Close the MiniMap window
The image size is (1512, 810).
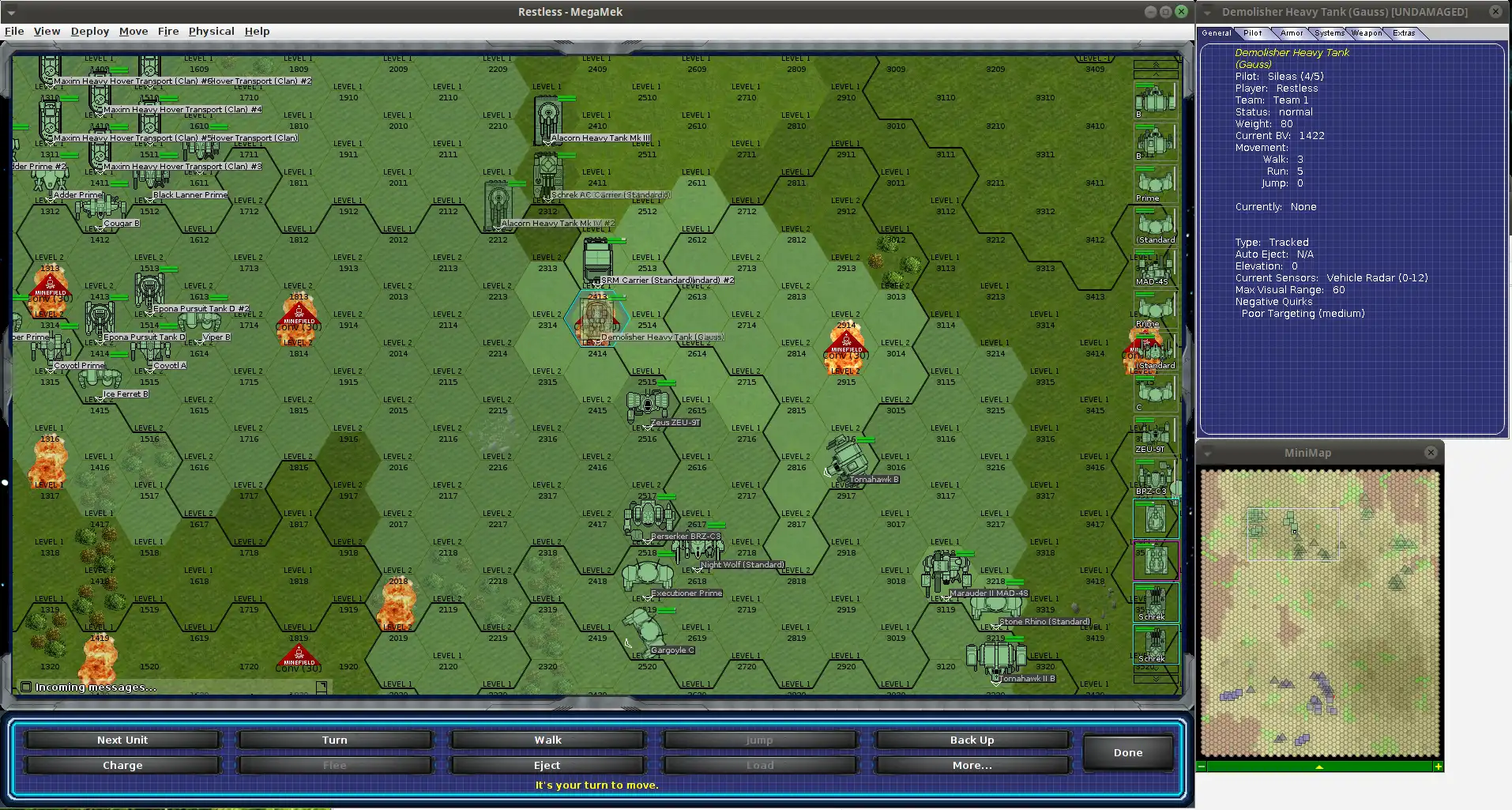[x=1431, y=453]
